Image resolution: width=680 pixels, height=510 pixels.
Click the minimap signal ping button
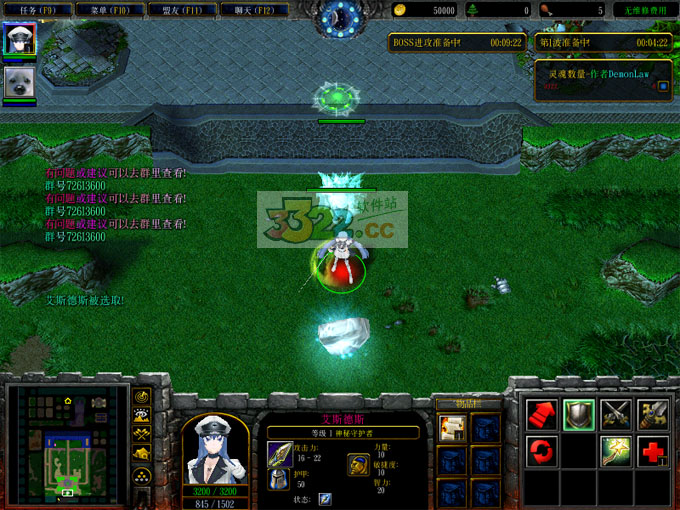[142, 397]
